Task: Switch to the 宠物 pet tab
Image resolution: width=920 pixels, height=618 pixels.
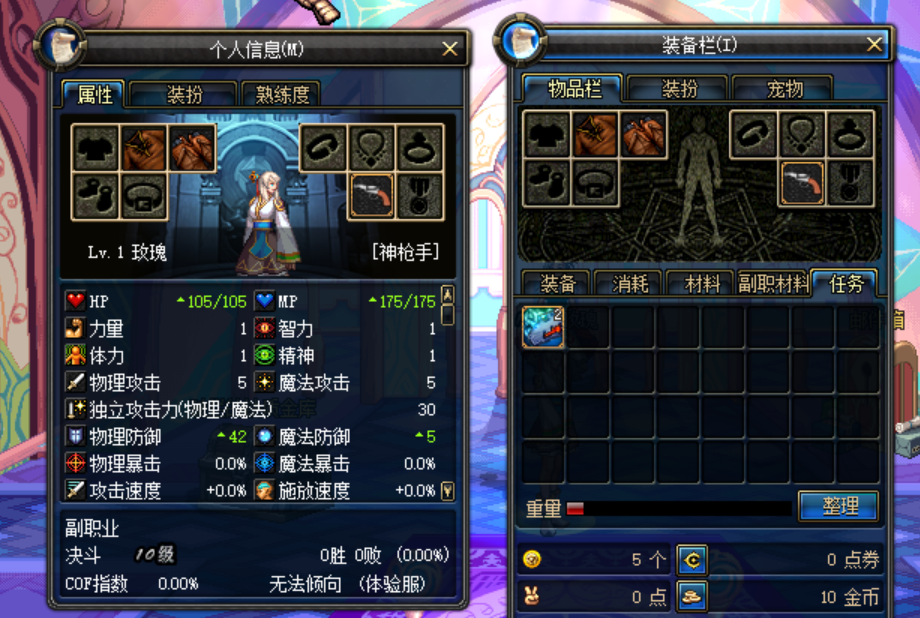Action: [782, 89]
